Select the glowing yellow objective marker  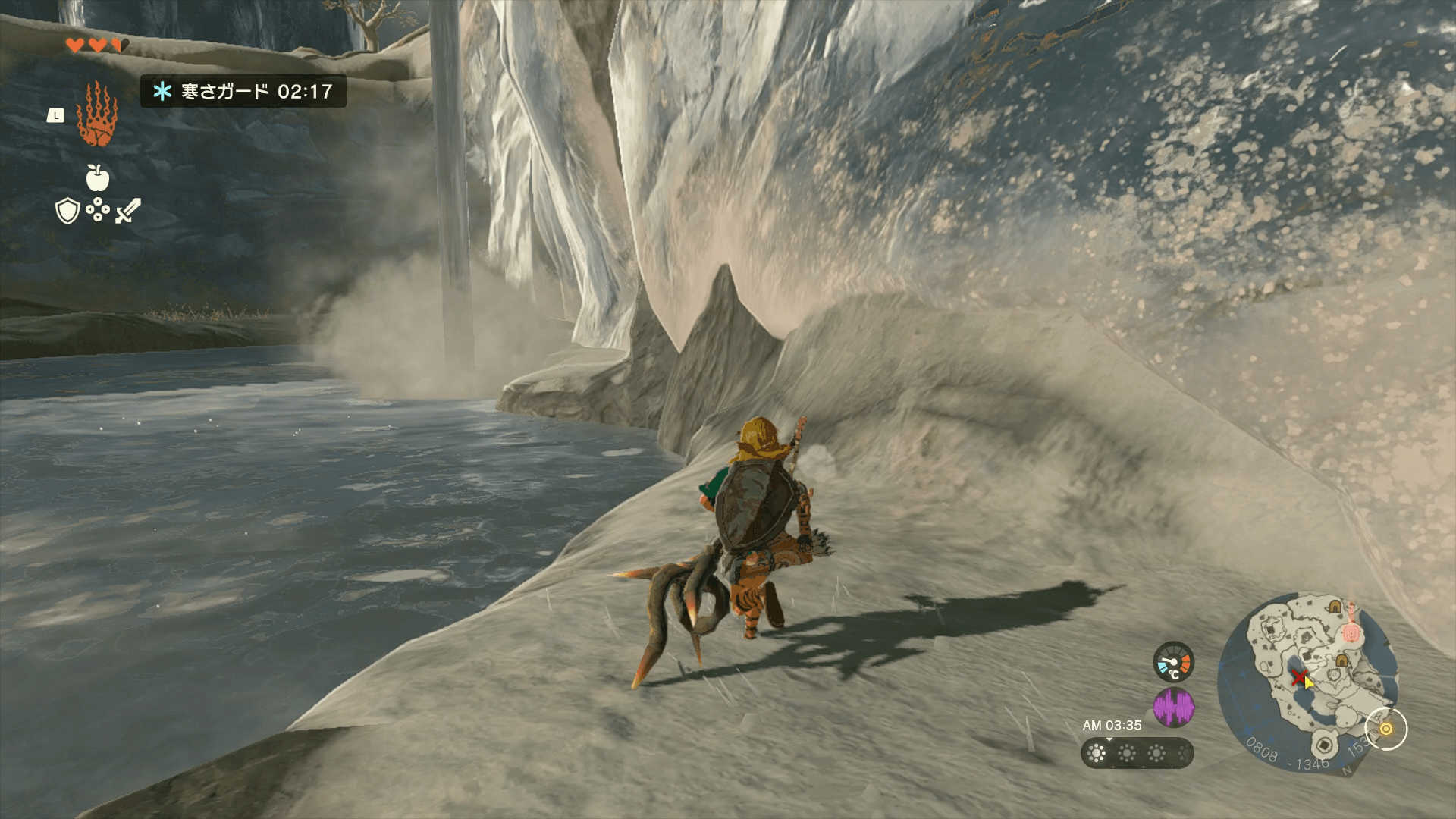(1385, 729)
